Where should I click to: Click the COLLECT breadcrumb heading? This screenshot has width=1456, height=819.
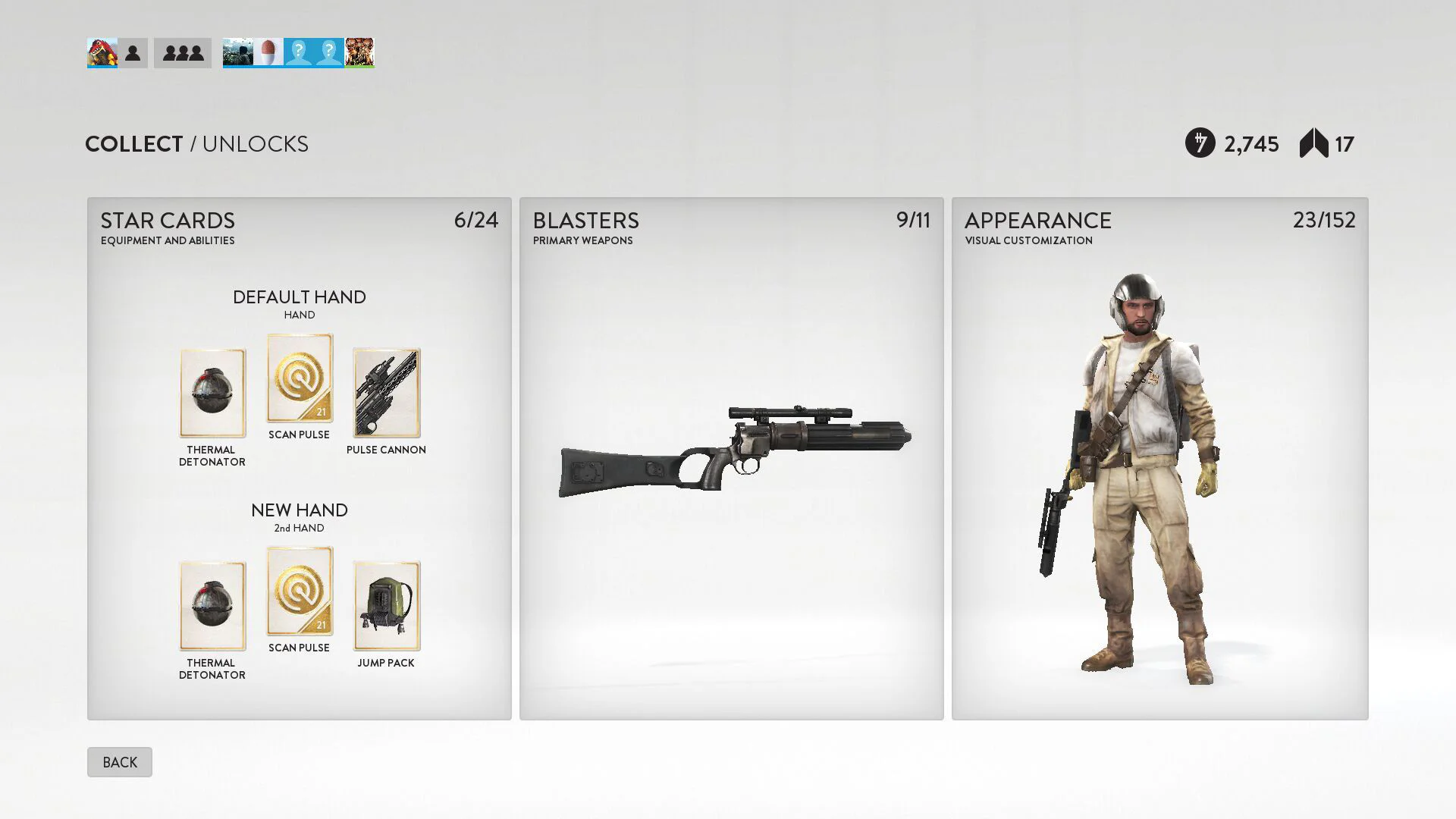point(133,143)
